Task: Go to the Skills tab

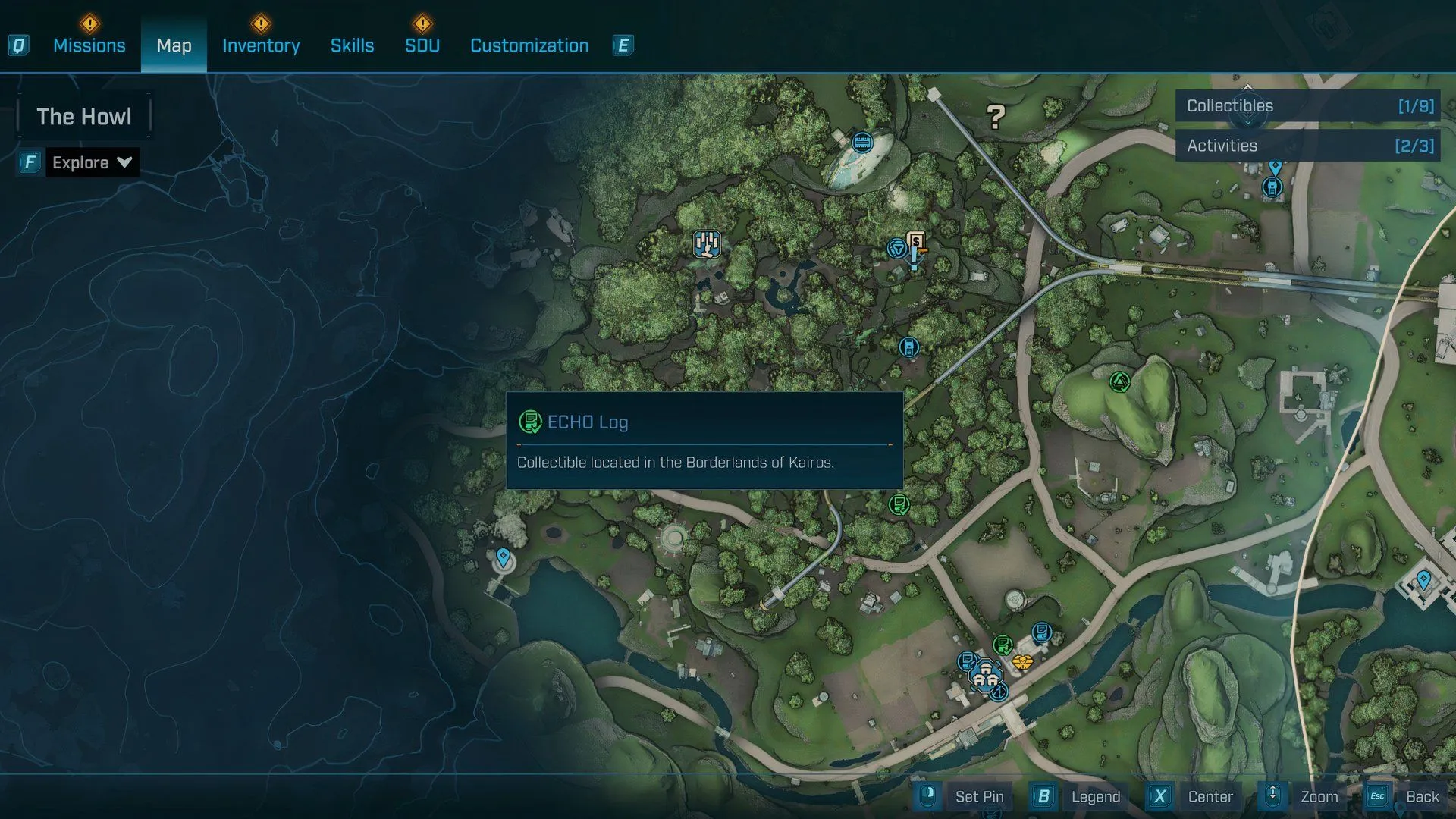Action: tap(352, 45)
